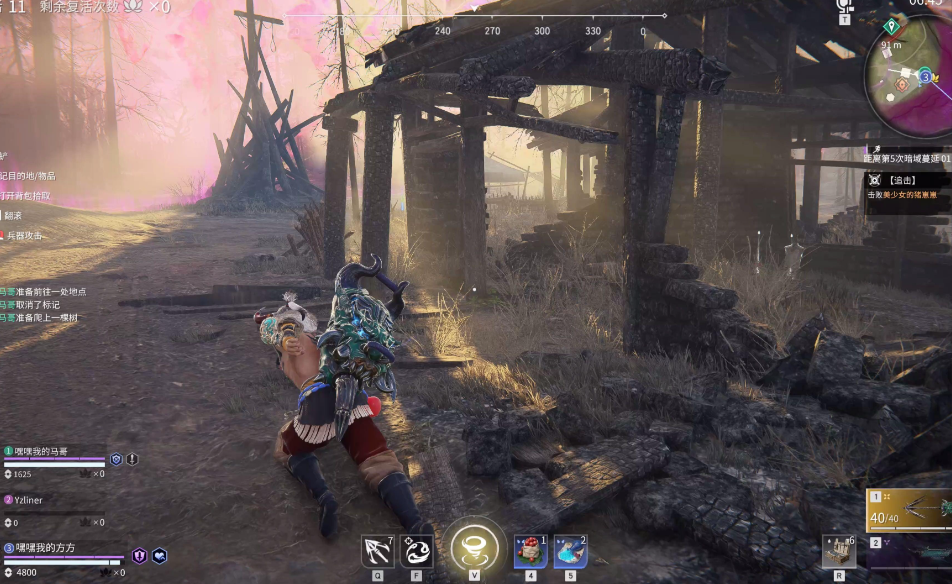Image resolution: width=952 pixels, height=584 pixels.
Task: Trigger the glowing tornado ultimate ability
Action: pos(474,547)
